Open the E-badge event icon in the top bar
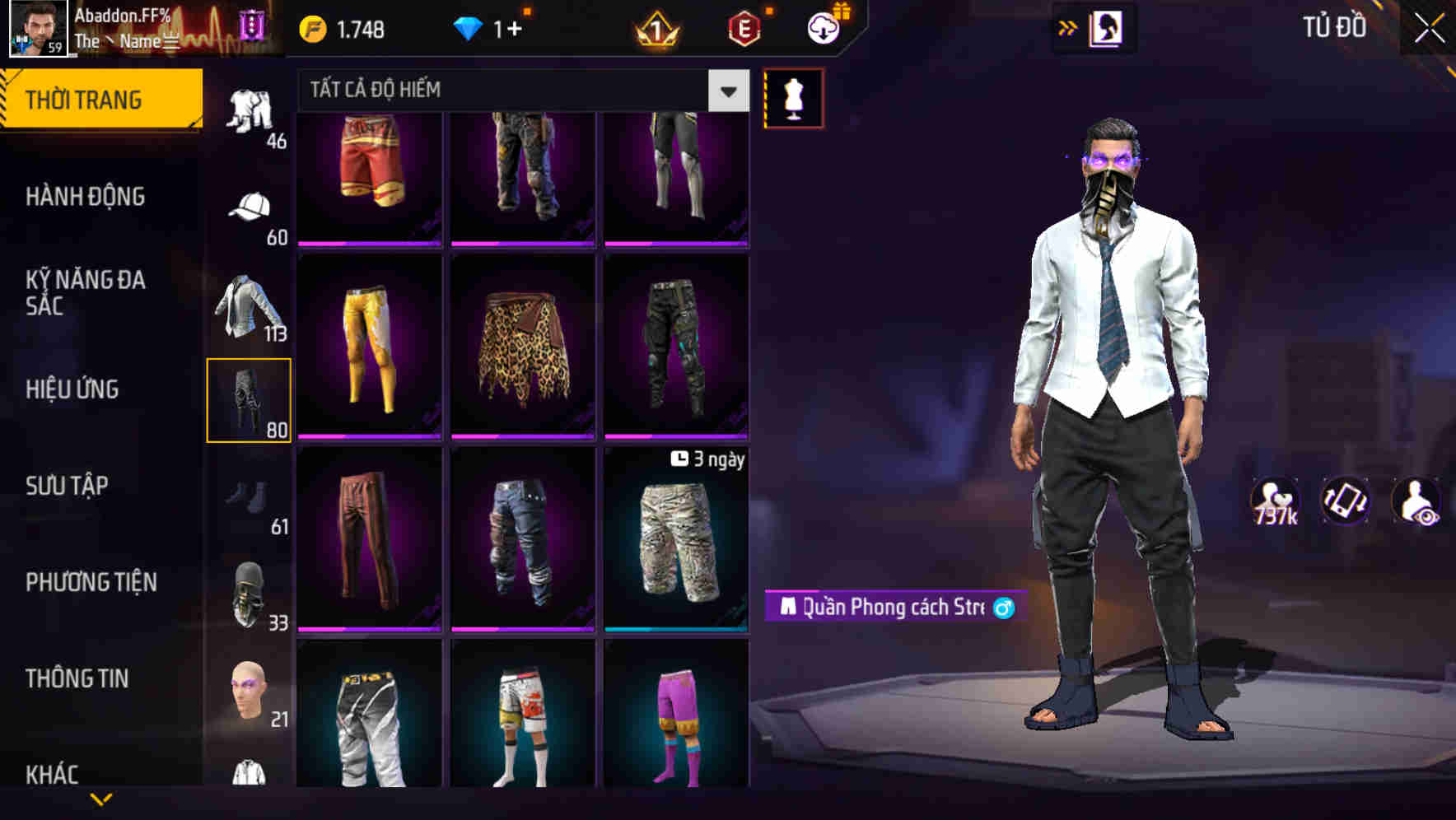This screenshot has width=1456, height=820. [744, 27]
